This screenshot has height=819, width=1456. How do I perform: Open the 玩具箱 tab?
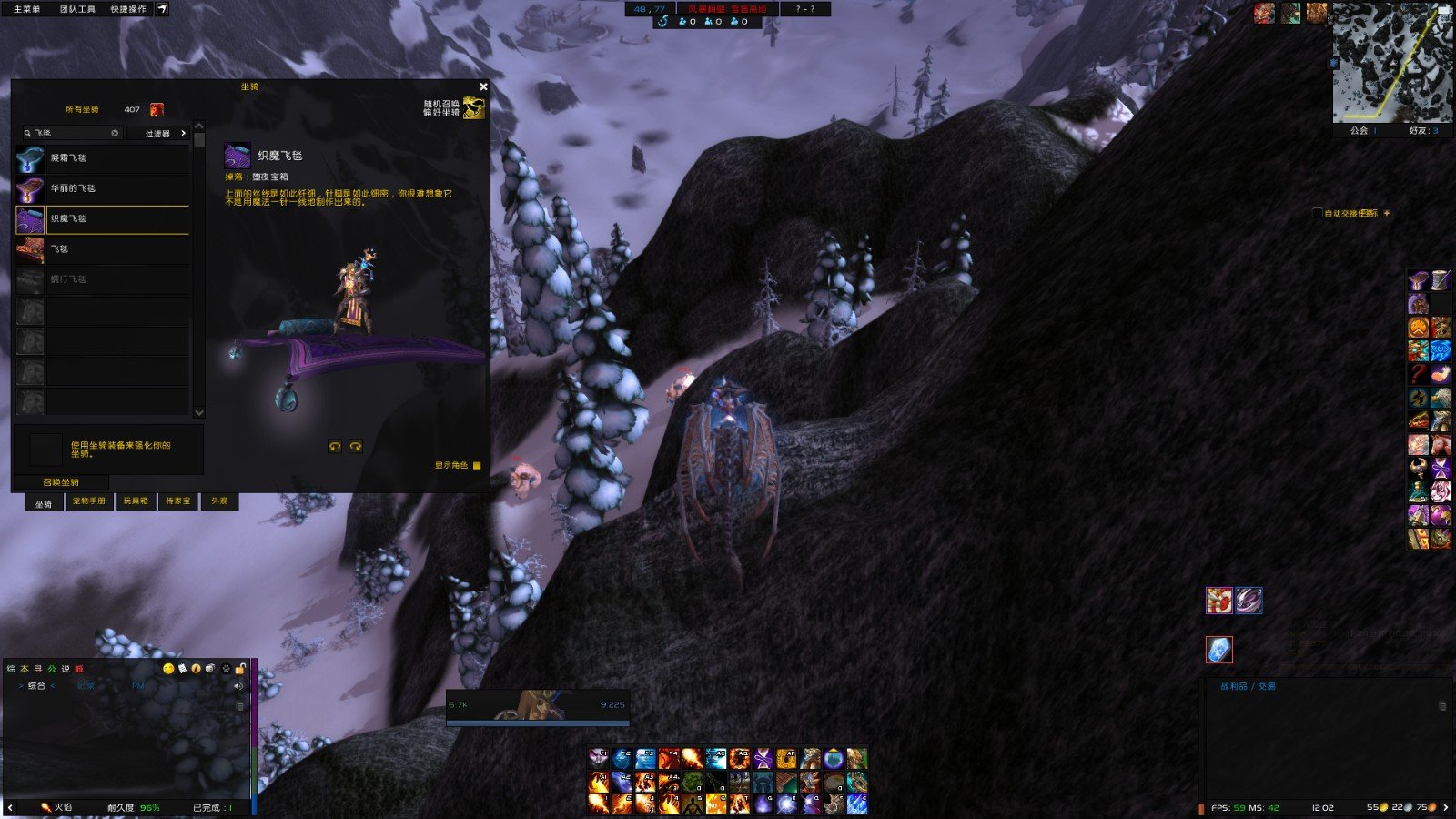[136, 501]
